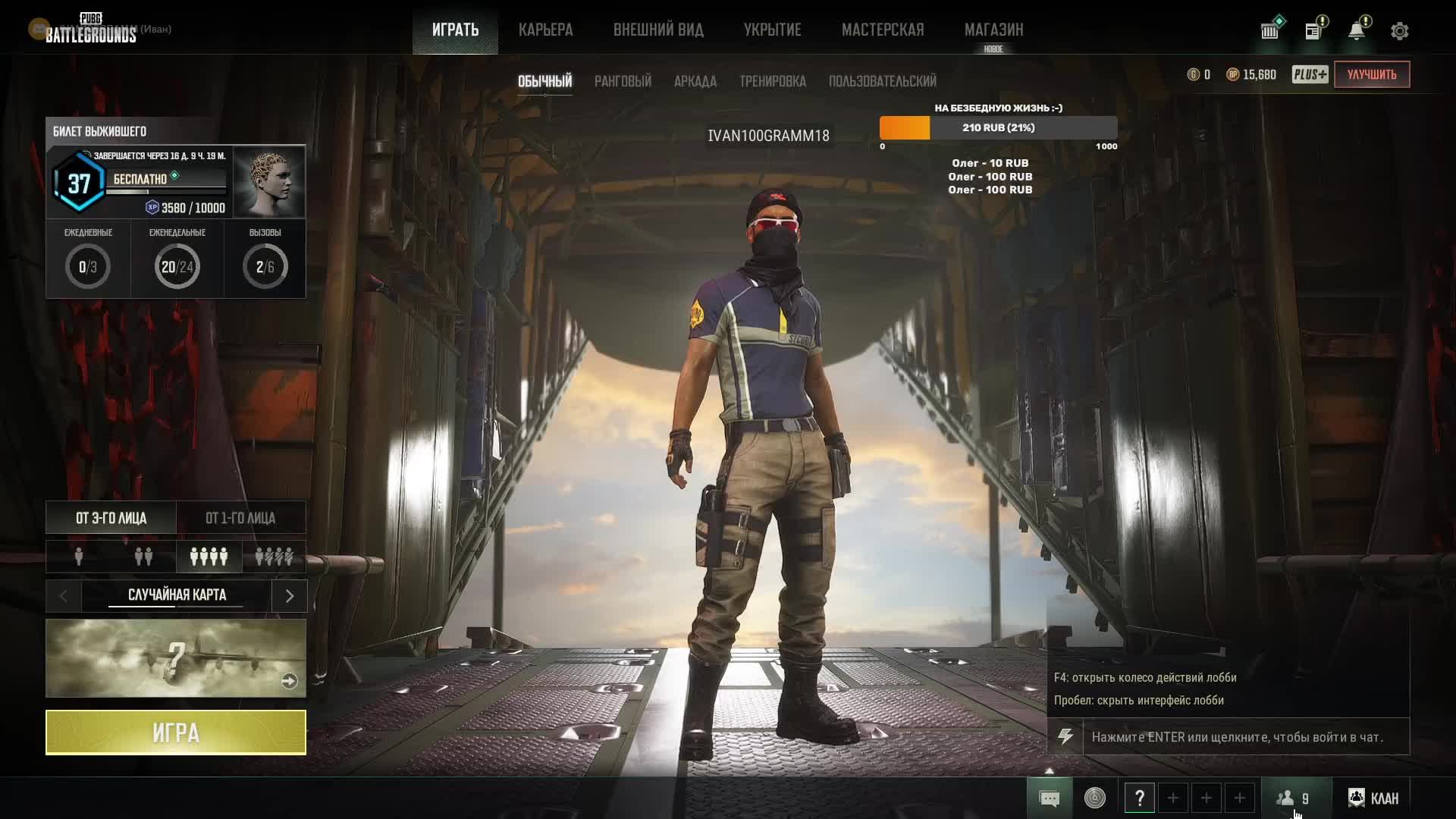
Task: Switch to ВНЕШНИЙ ВИД tab
Action: coord(658,30)
